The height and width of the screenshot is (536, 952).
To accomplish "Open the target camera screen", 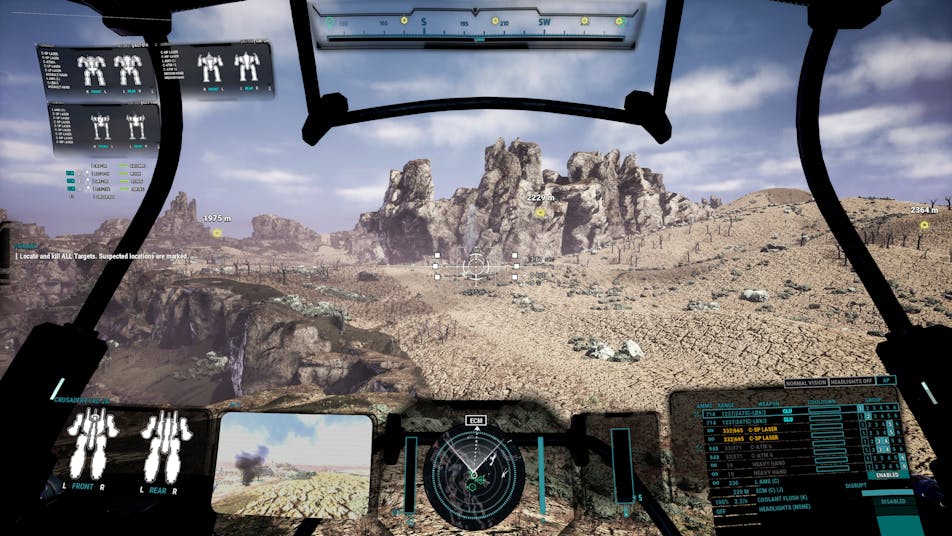I will click(294, 464).
